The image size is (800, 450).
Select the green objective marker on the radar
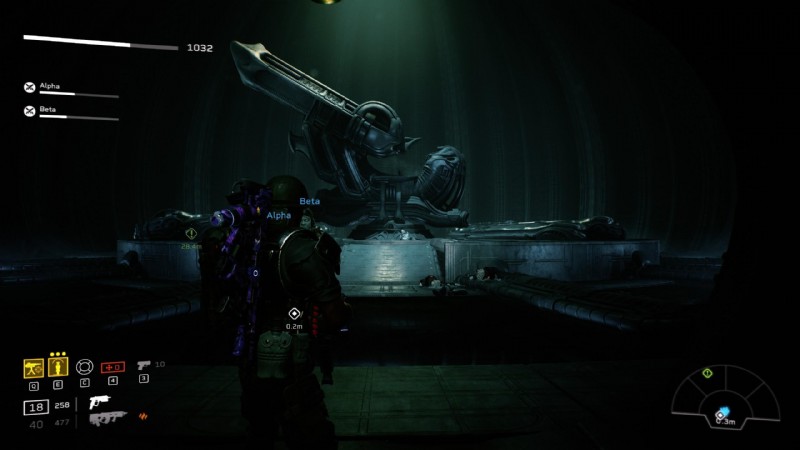click(x=707, y=373)
